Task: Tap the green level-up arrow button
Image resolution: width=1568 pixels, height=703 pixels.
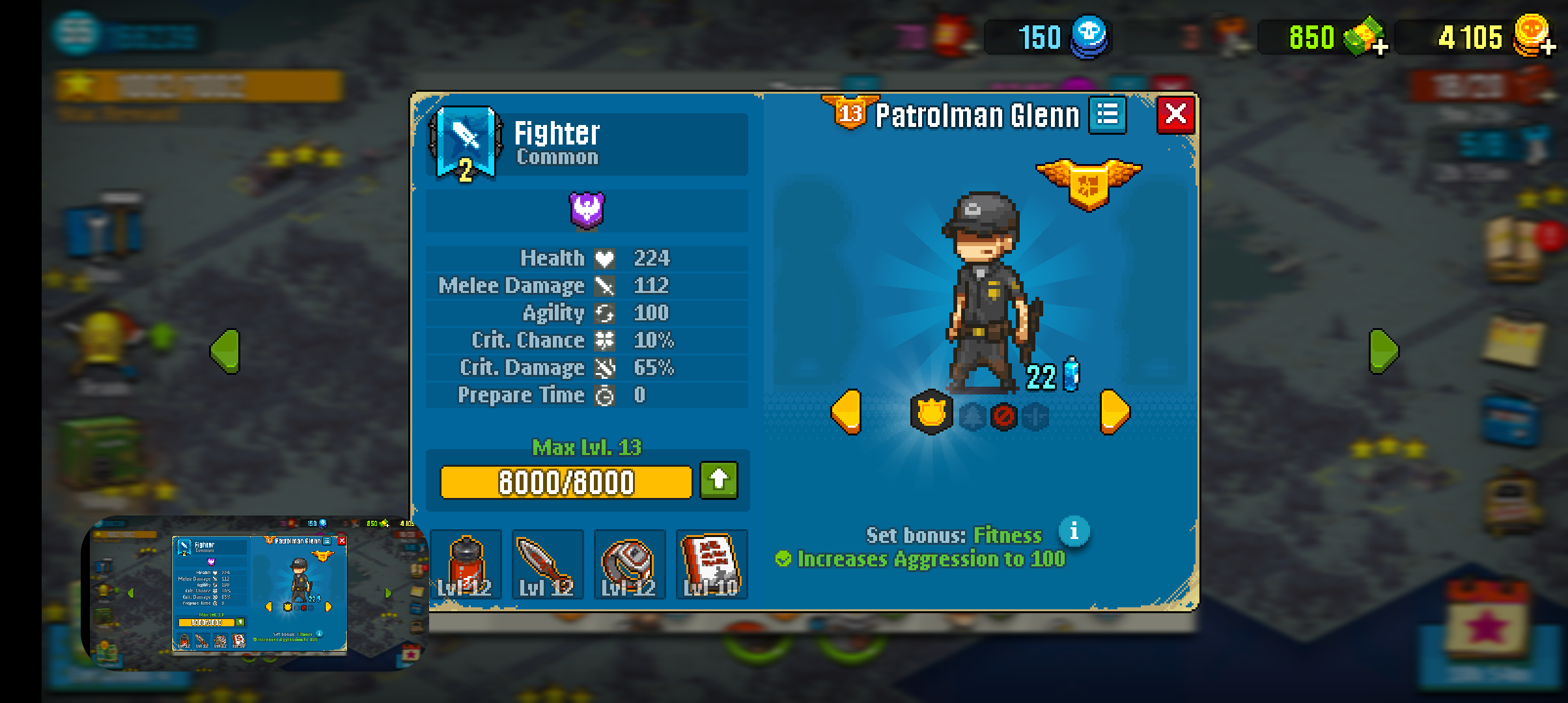Action: coord(719,480)
